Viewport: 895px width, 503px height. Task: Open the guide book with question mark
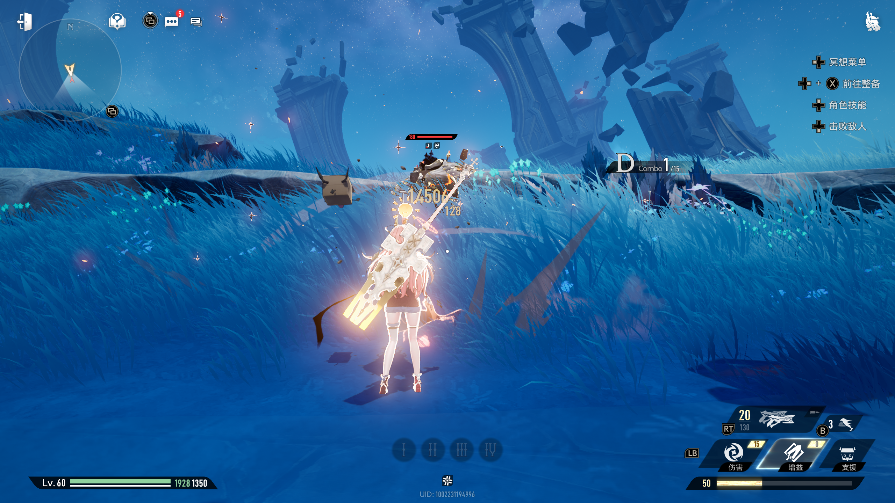[x=118, y=20]
